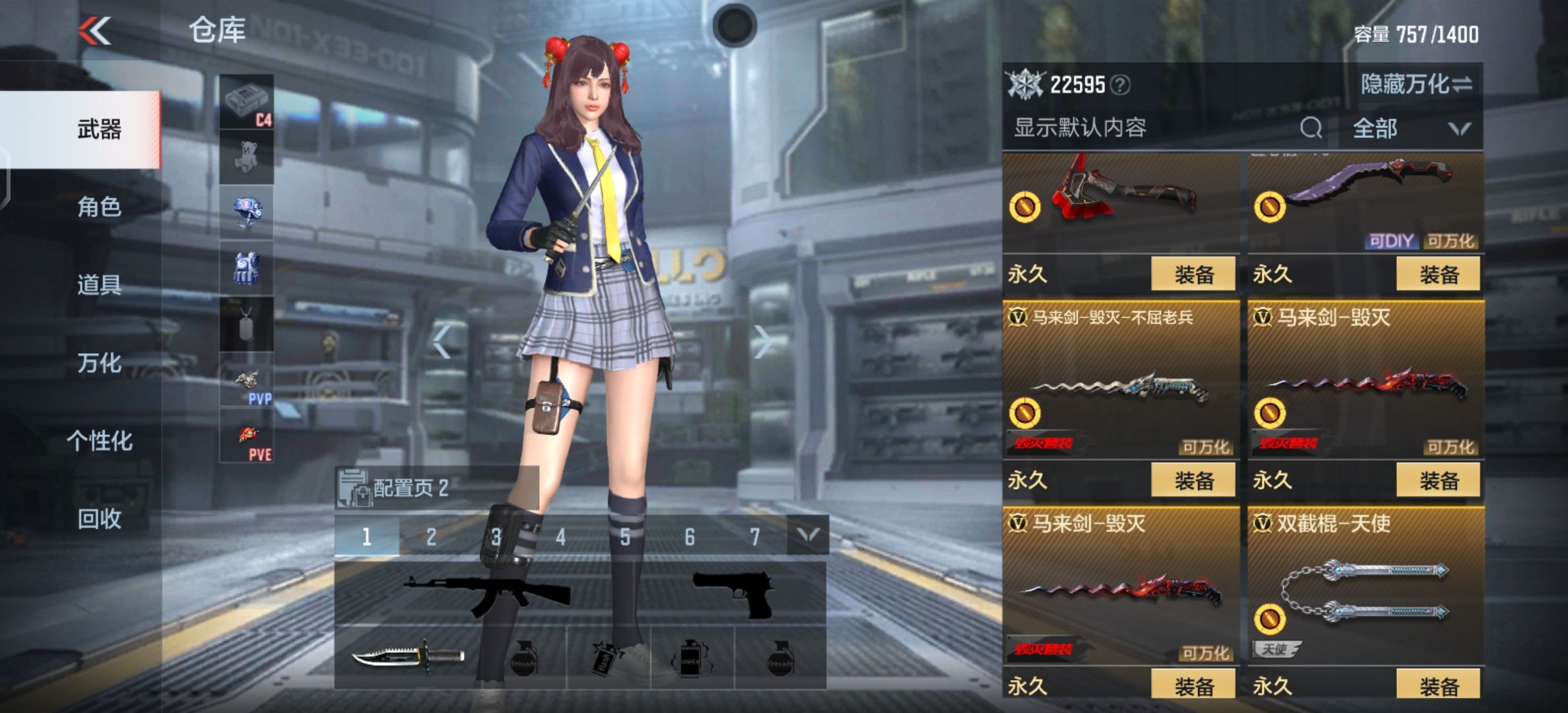Image resolution: width=1568 pixels, height=713 pixels.
Task: Select the AK rifle primary weapon slot
Action: point(487,594)
